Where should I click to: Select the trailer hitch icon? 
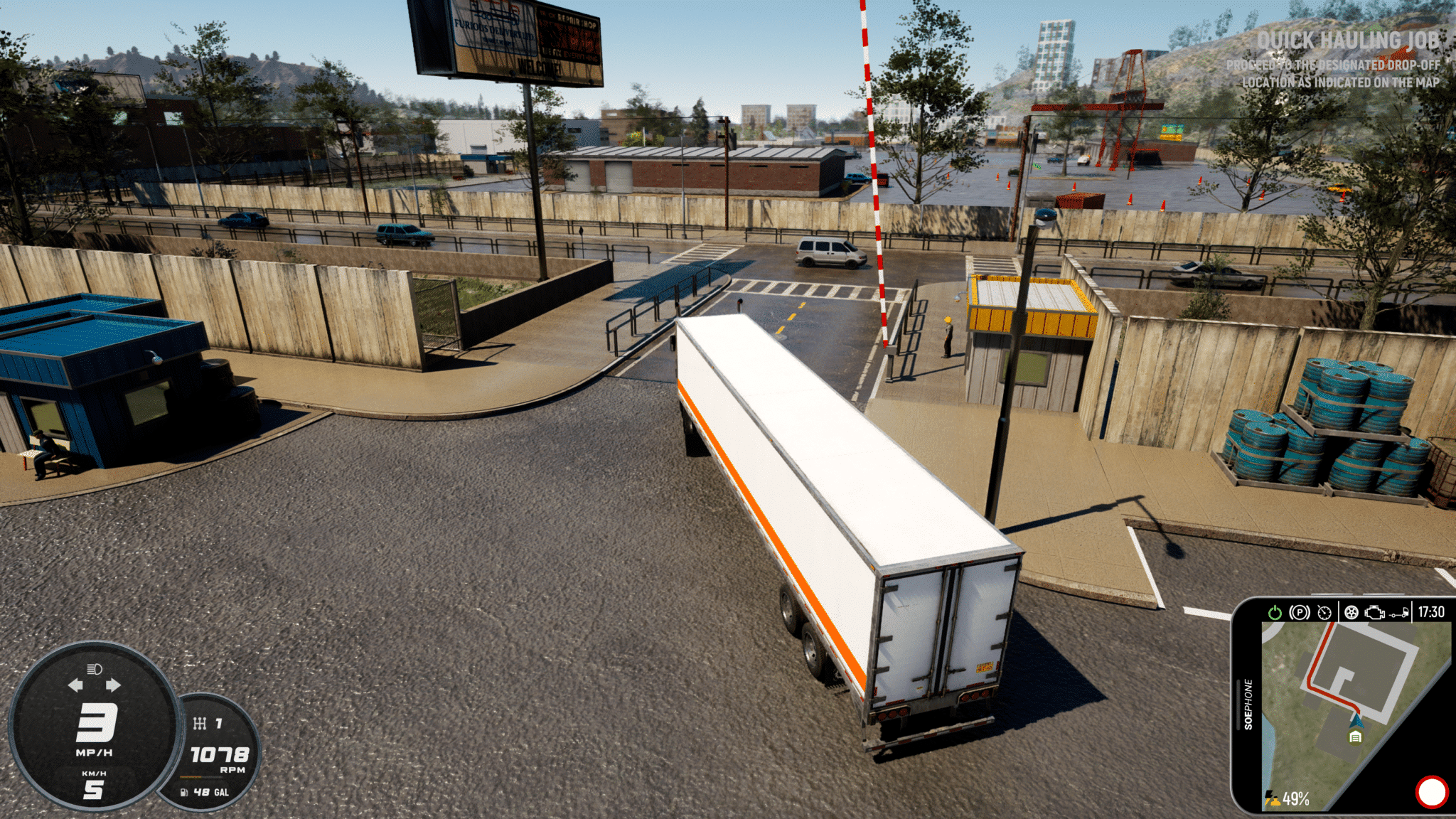[1398, 613]
